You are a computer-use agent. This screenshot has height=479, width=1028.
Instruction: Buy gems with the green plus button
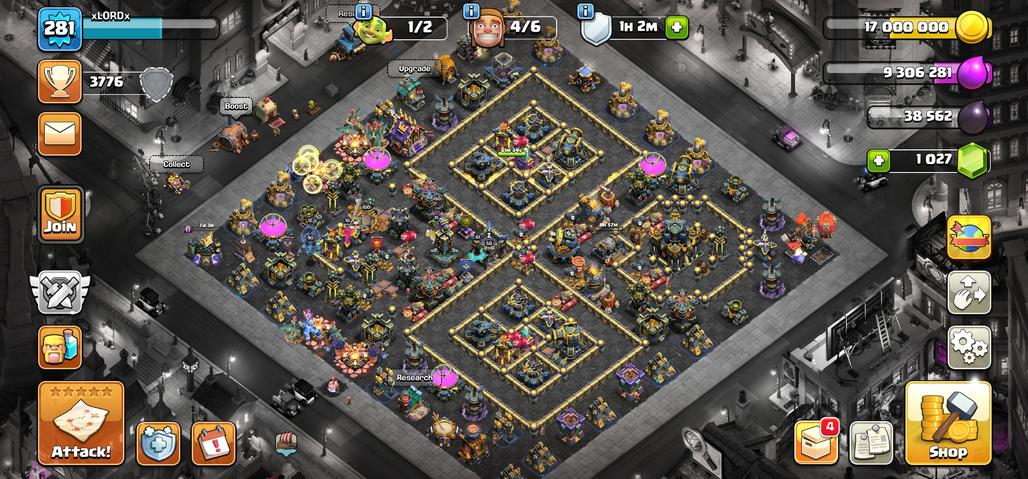coord(879,160)
